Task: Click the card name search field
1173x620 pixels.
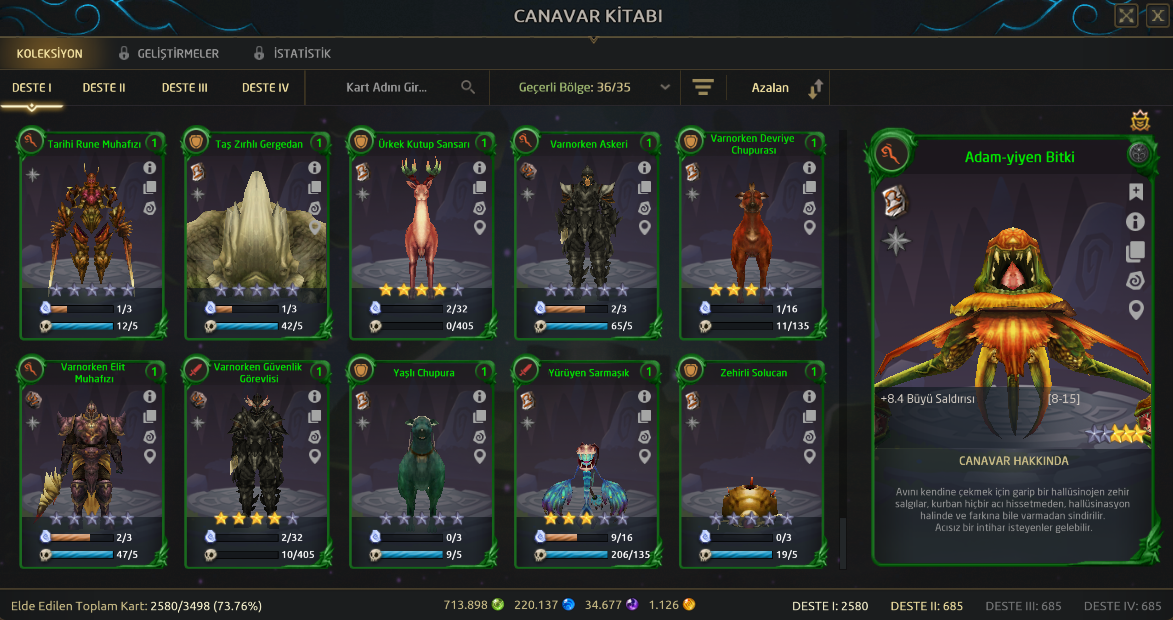Action: (x=400, y=88)
